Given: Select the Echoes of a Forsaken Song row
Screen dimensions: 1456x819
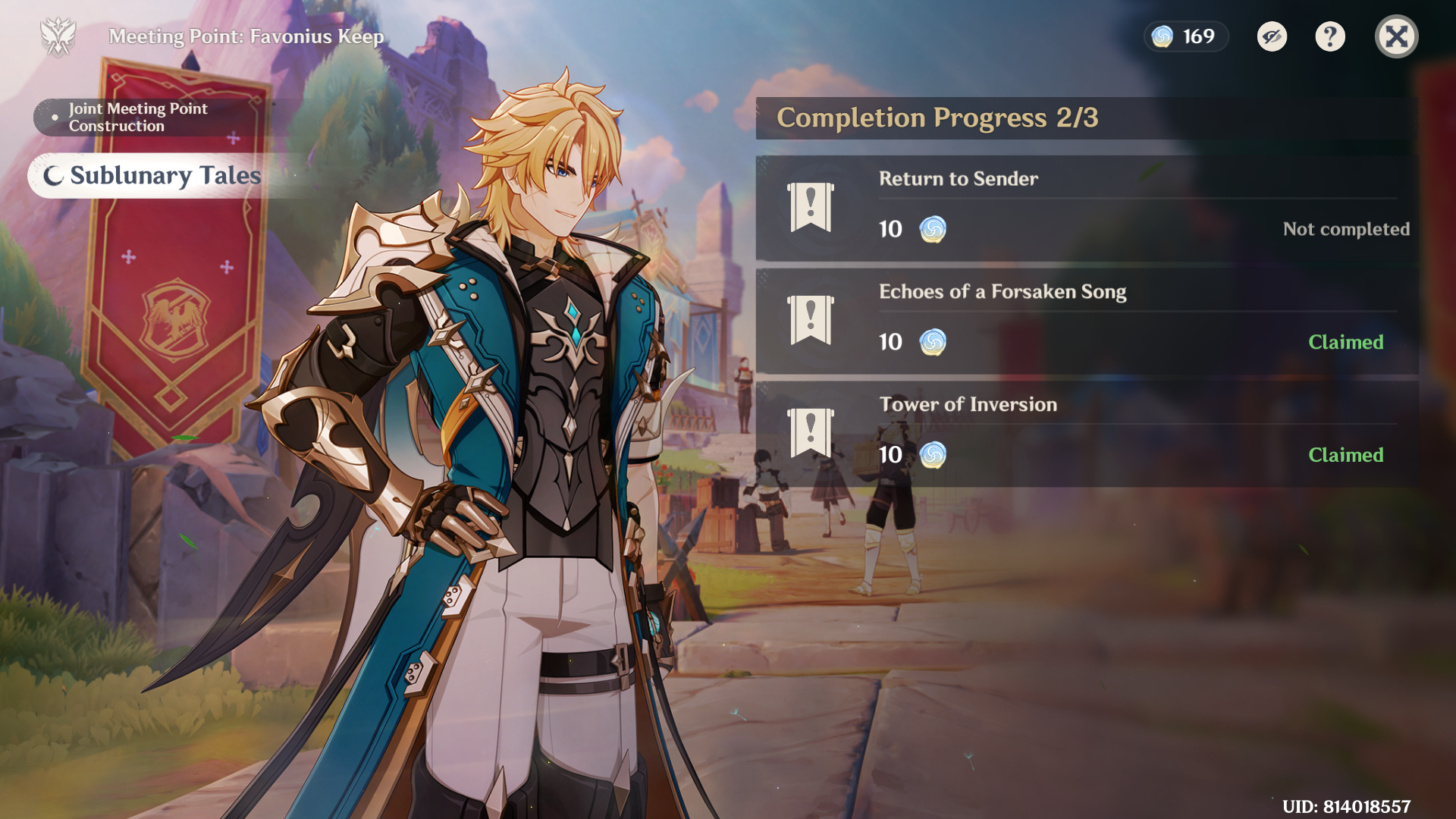Looking at the screenshot, I should pyautogui.click(x=1086, y=321).
